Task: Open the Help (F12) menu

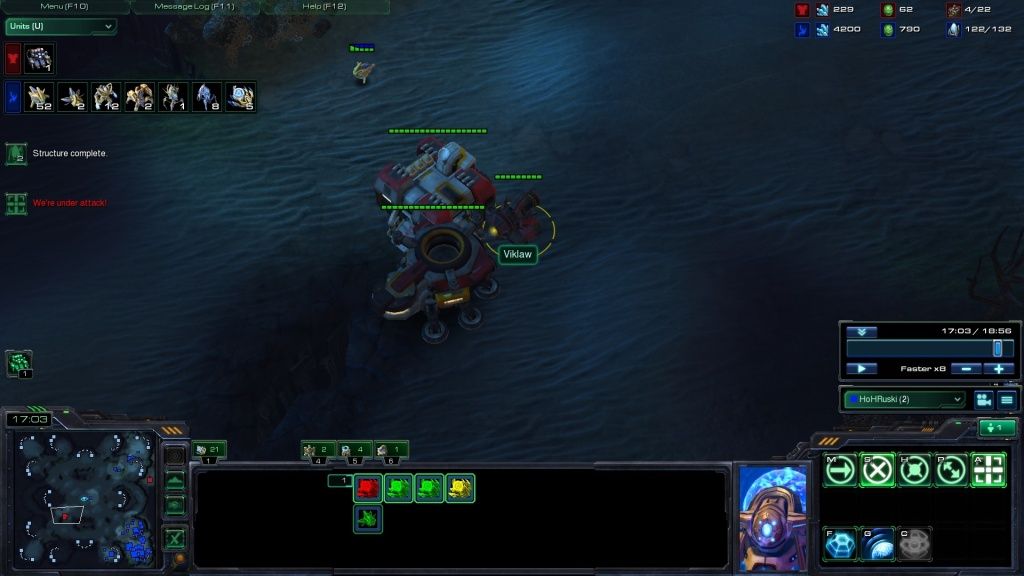Action: click(324, 6)
